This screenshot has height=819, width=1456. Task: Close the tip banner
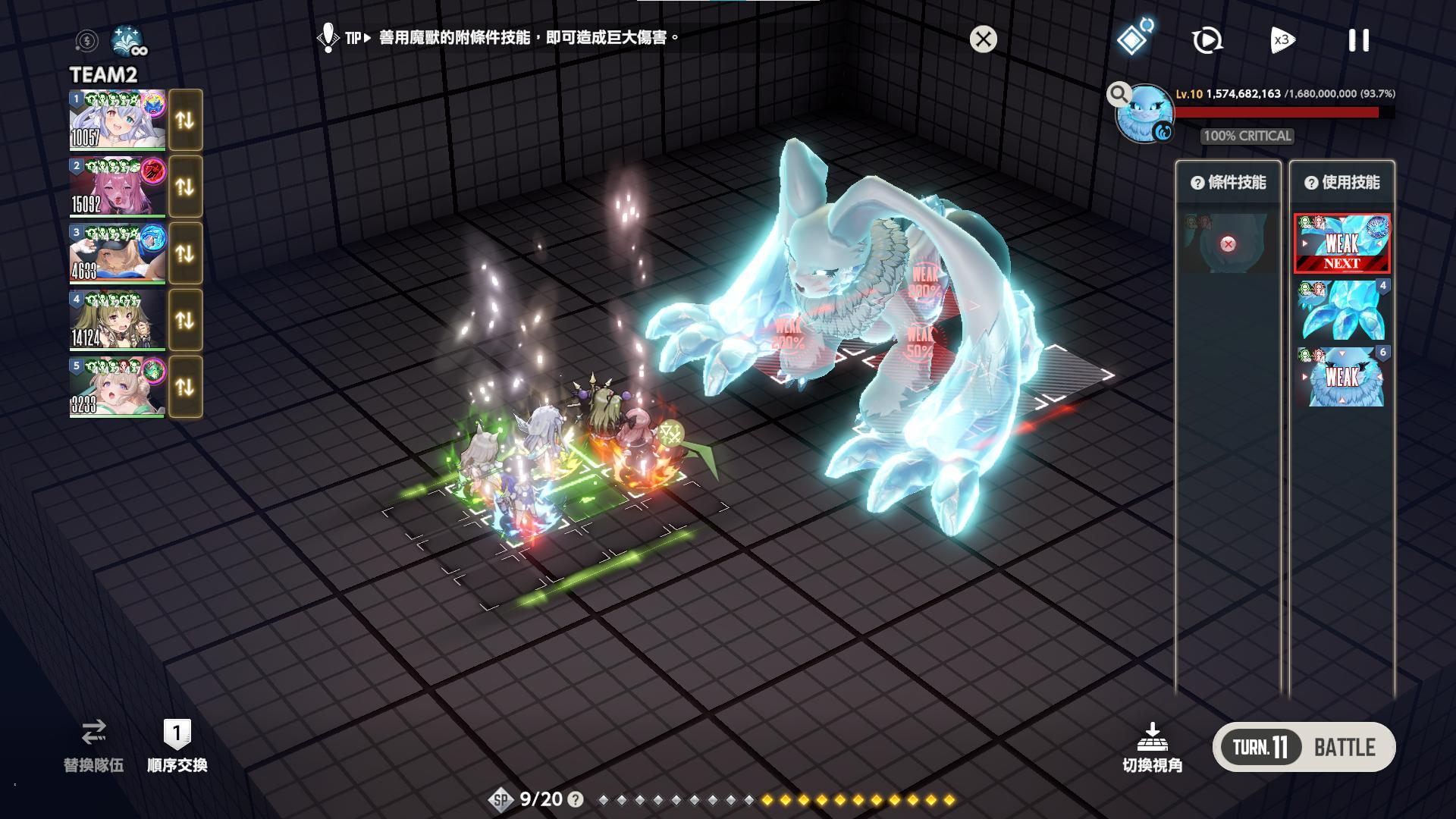[983, 39]
